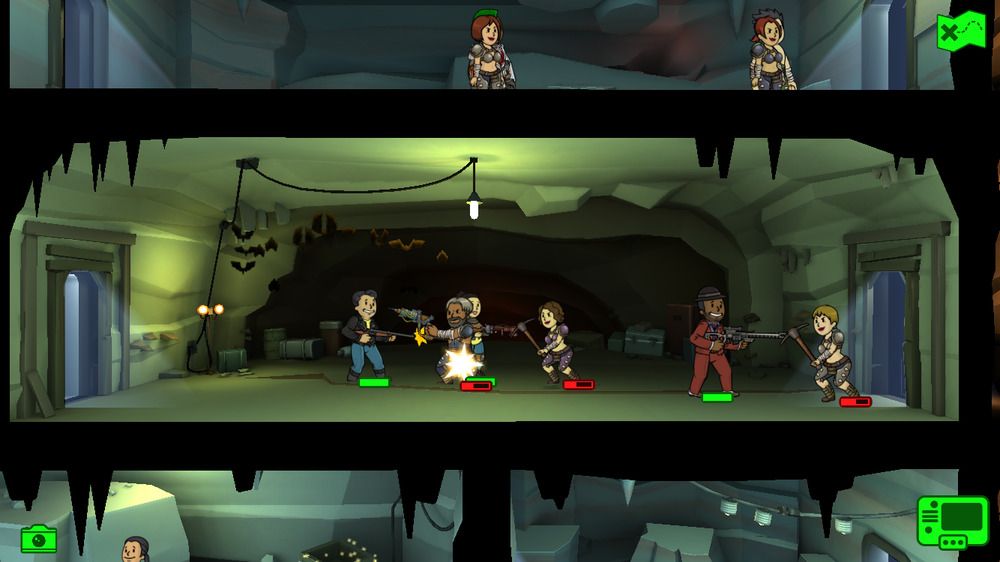The image size is (1000, 562).
Task: Tap the green camera screenshot button
Action: coord(39,539)
